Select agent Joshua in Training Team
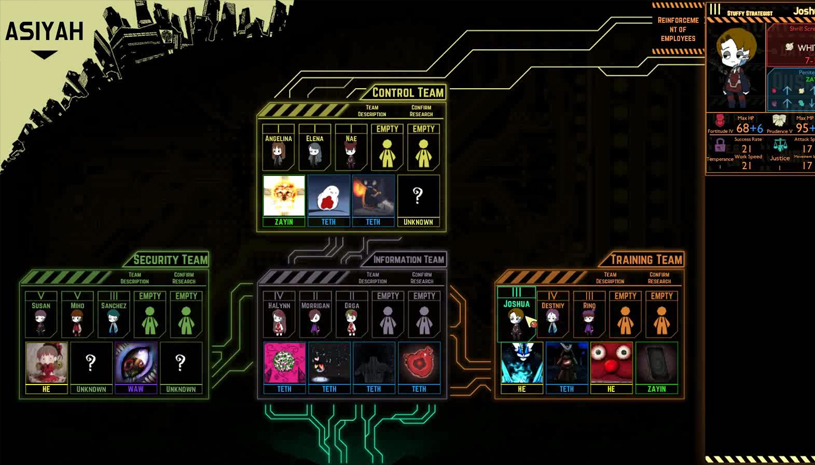This screenshot has width=815, height=465. tap(516, 315)
